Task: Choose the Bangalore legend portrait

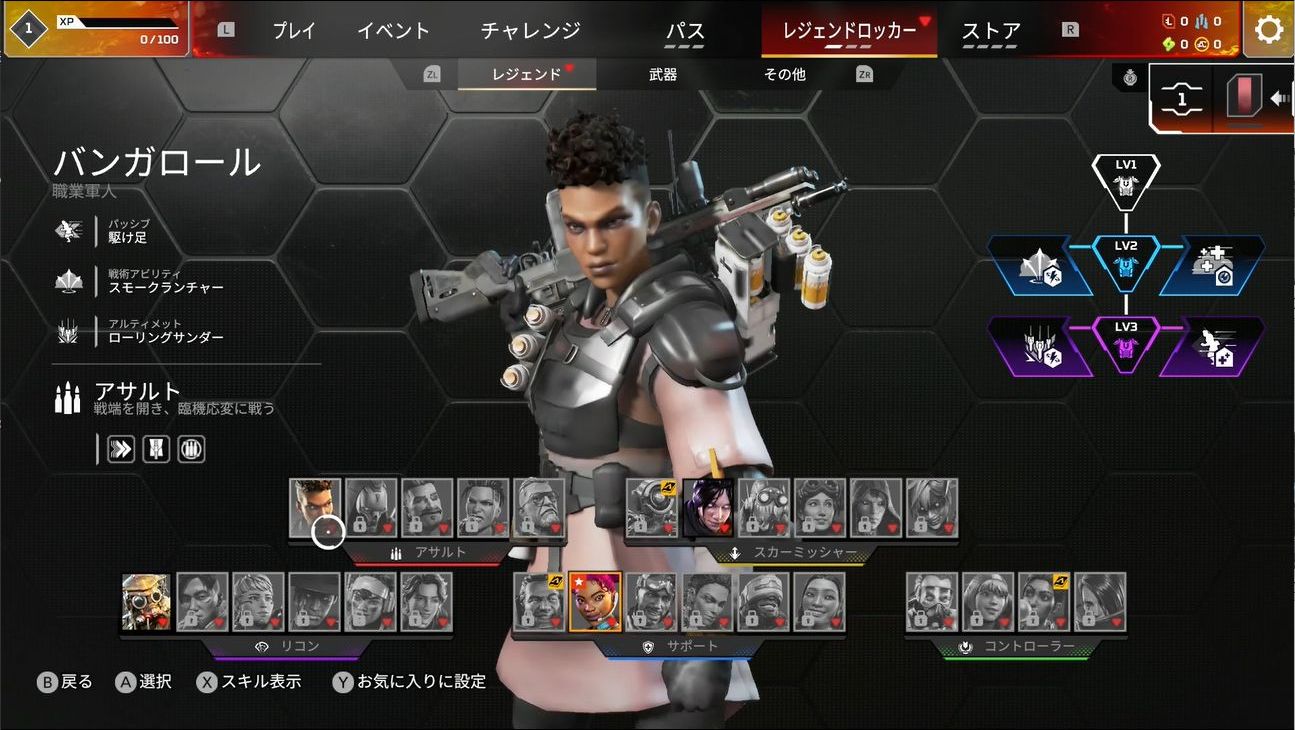Action: 315,508
